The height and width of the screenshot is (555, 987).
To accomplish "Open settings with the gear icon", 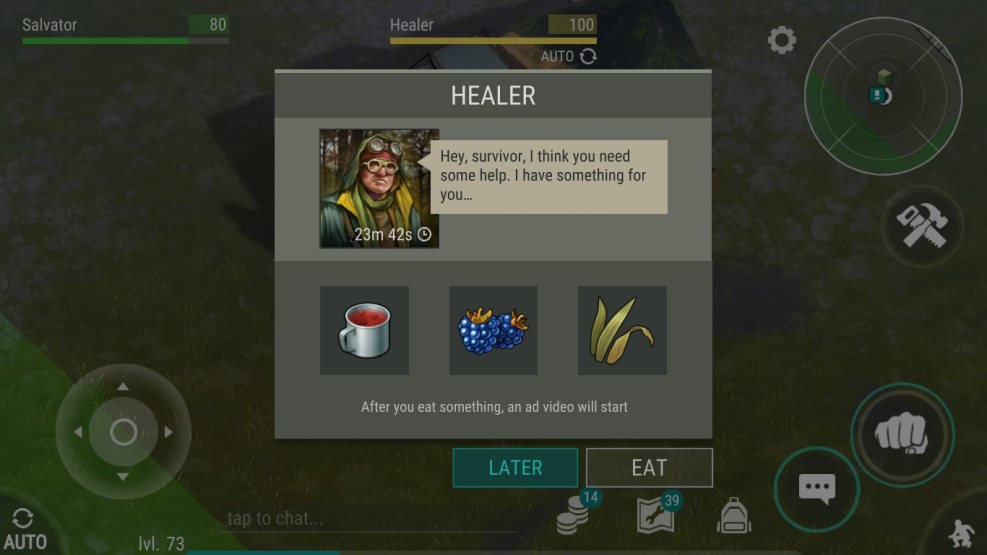I will (781, 41).
